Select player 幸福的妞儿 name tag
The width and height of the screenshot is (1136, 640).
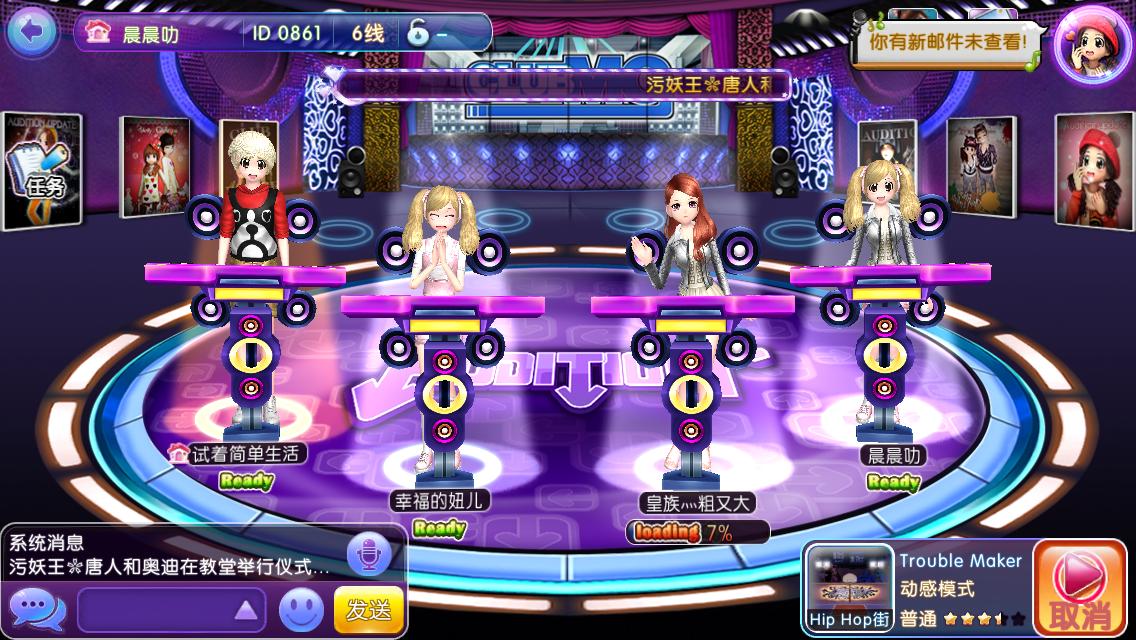440,499
